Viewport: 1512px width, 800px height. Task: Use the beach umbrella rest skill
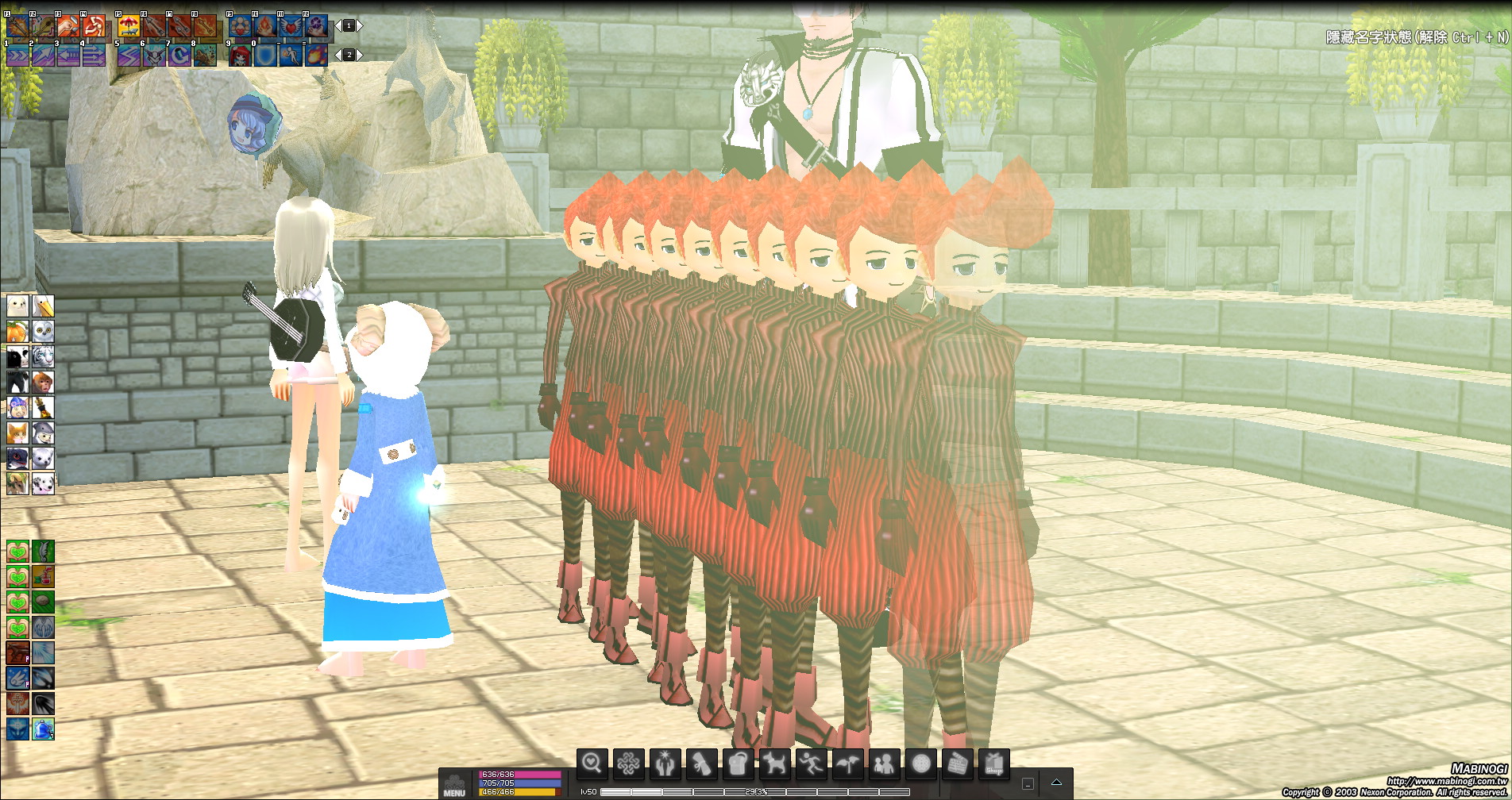tap(129, 26)
